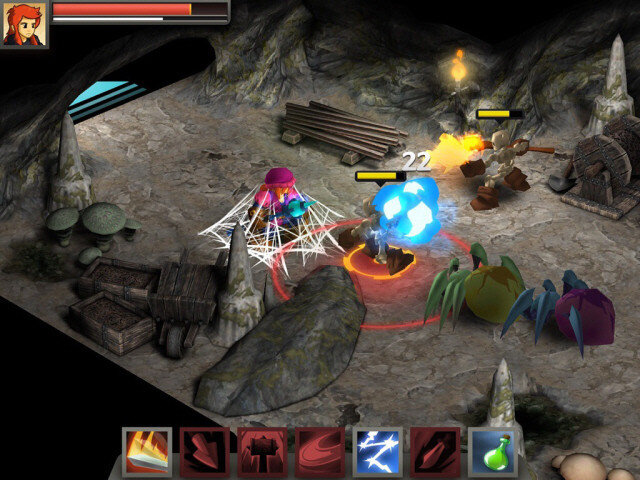Use the hammer smash ability icon
This screenshot has width=640, height=480.
[x=262, y=452]
